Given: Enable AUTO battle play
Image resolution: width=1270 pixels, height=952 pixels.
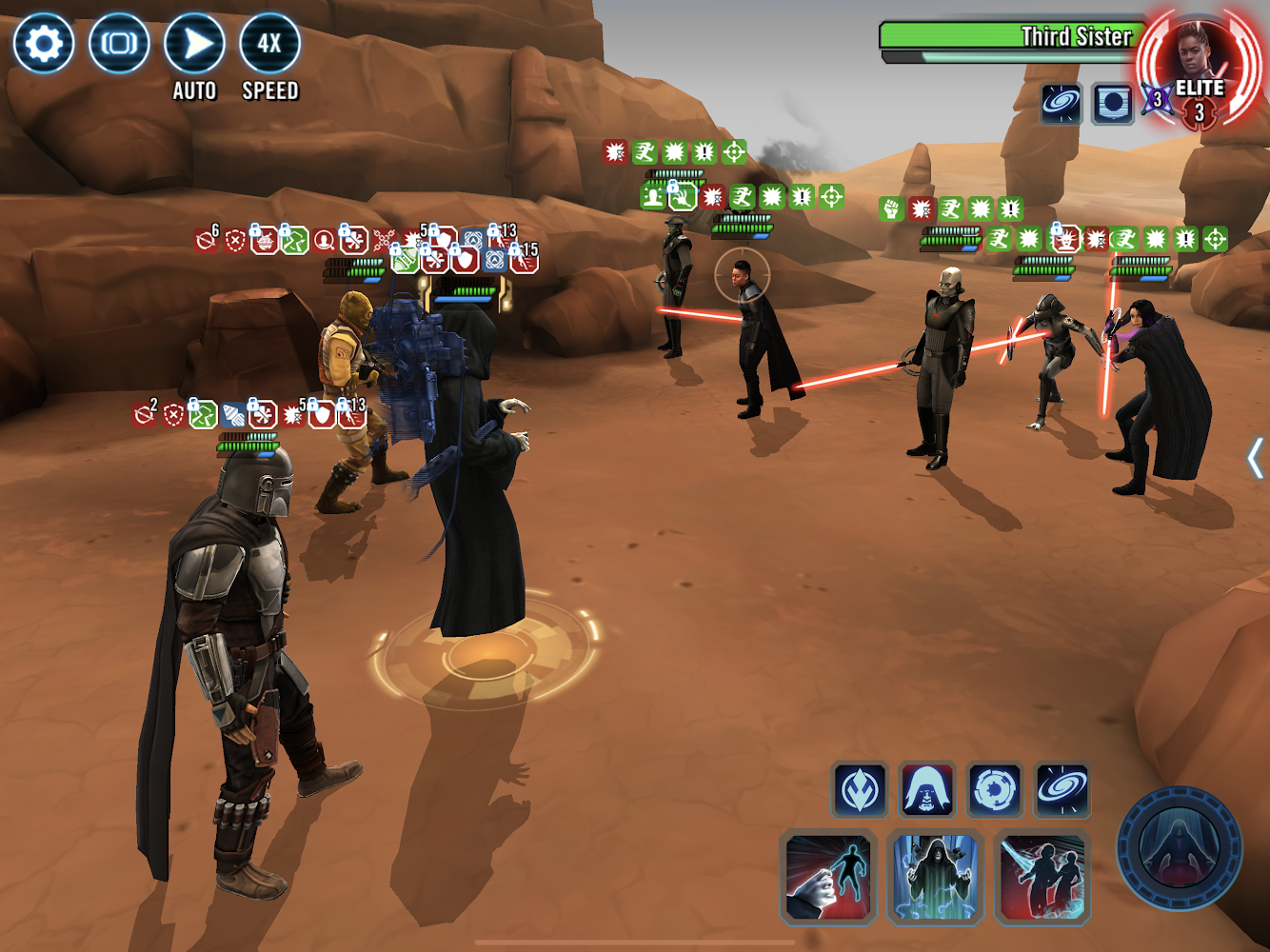Looking at the screenshot, I should click(194, 44).
